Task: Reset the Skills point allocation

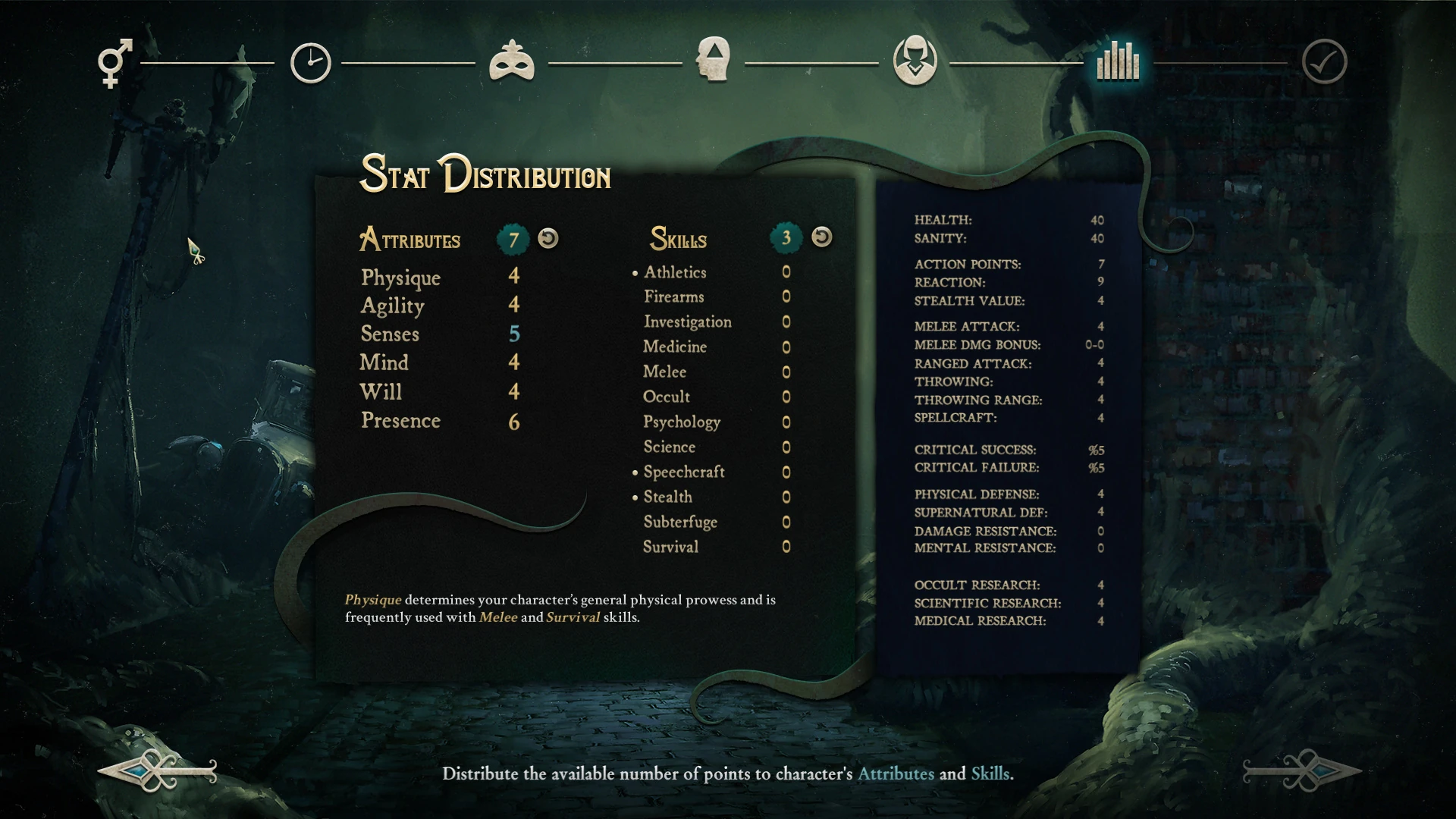Action: (x=821, y=237)
